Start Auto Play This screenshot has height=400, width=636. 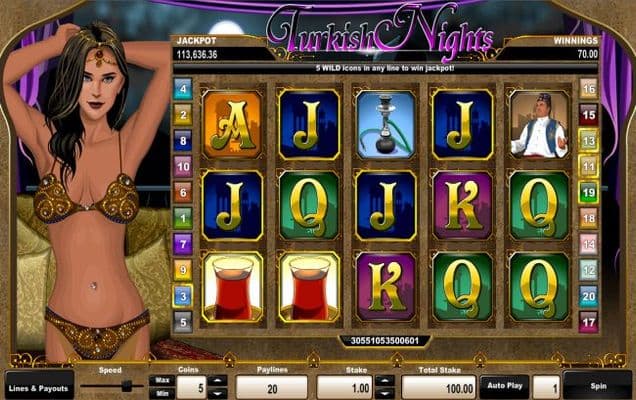point(503,384)
